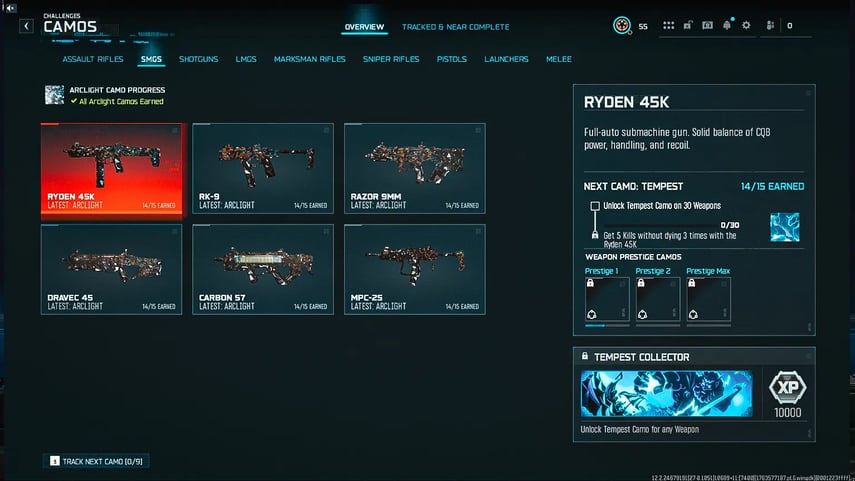Screen dimensions: 855x481
Task: Select the Dravec 45 weapon tile
Action: (112, 269)
